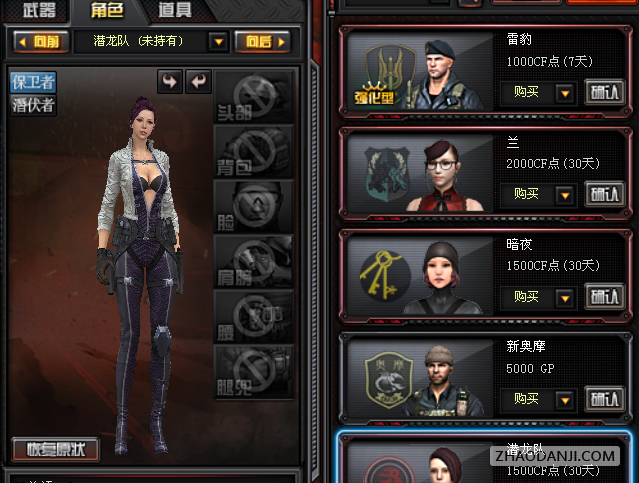Open the 购买 dropdown for 兰
Viewport: 639px width, 483px height.
coord(564,195)
